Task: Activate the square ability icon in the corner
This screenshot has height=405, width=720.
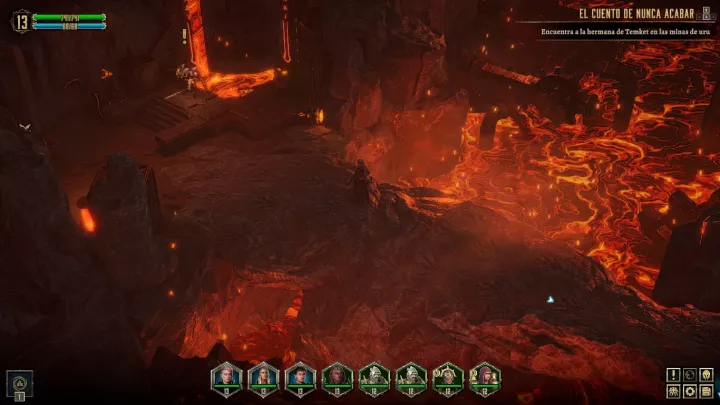Action: point(20,383)
